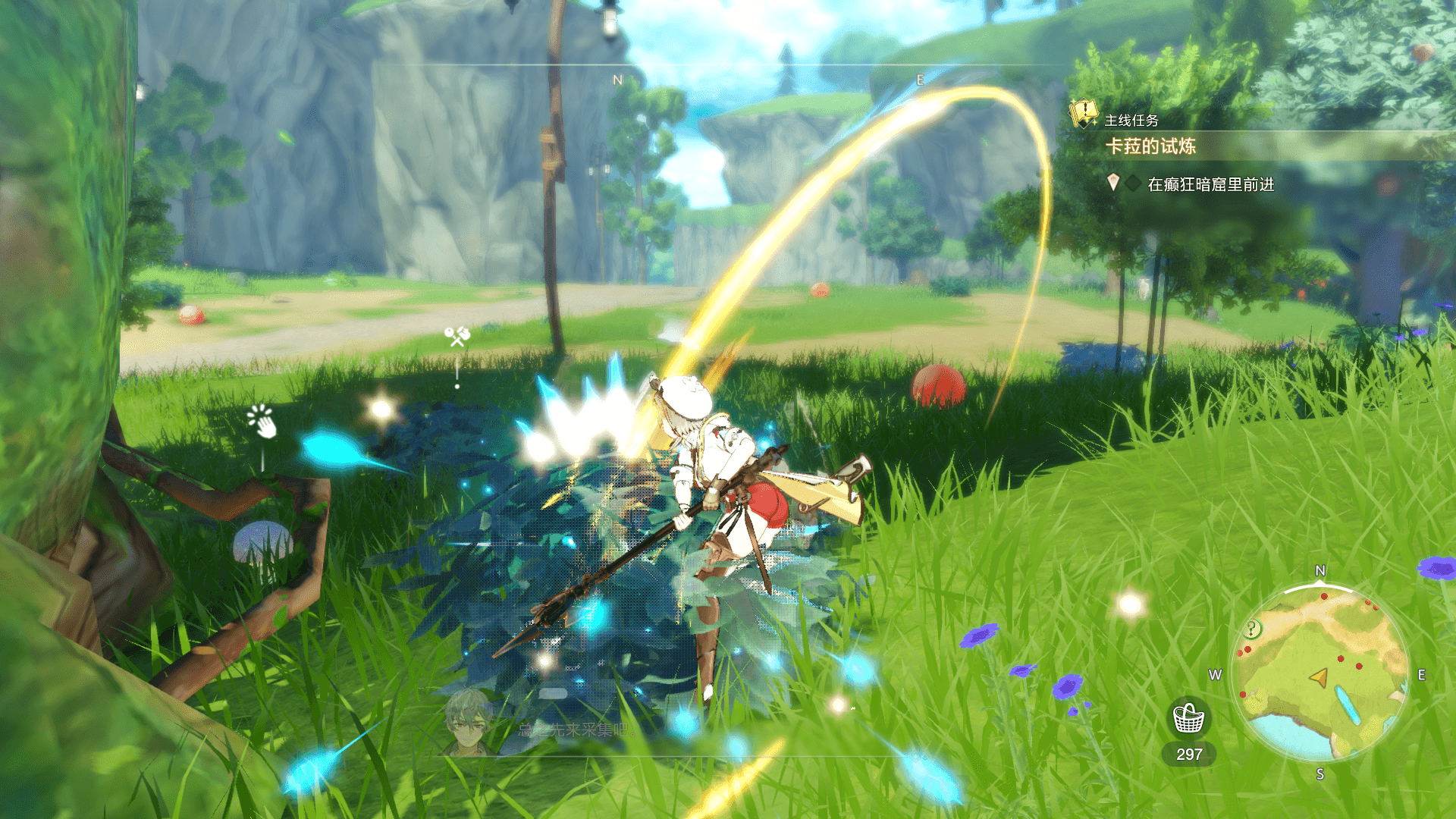Viewport: 1456px width, 819px height.
Task: Open the 主线任务 main quest tracker icon
Action: point(1084,115)
